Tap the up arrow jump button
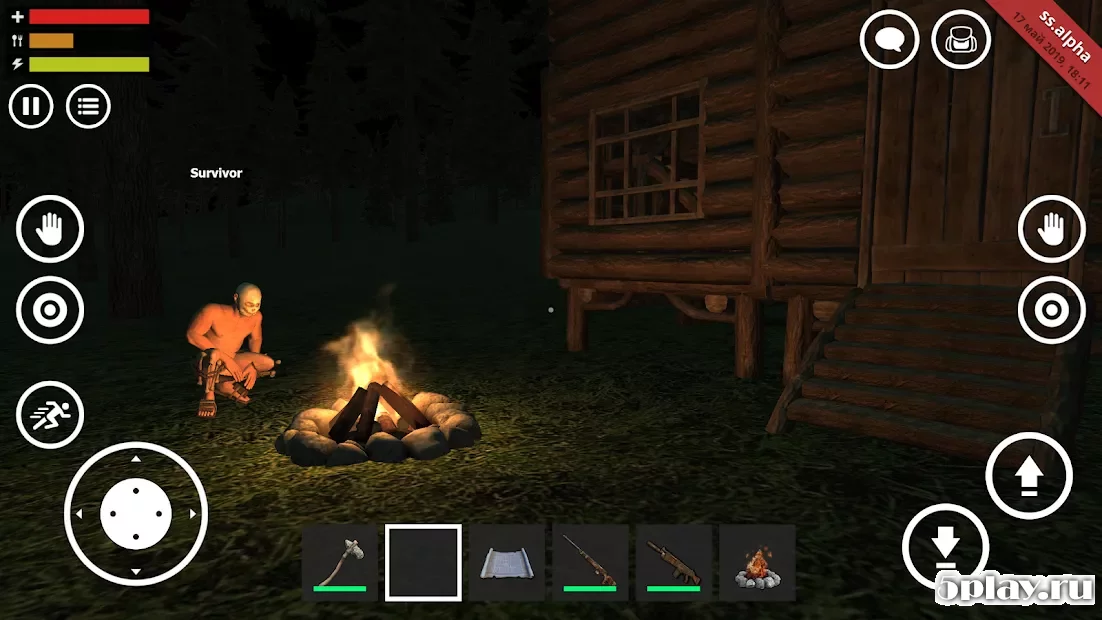The image size is (1102, 620). (x=1028, y=476)
